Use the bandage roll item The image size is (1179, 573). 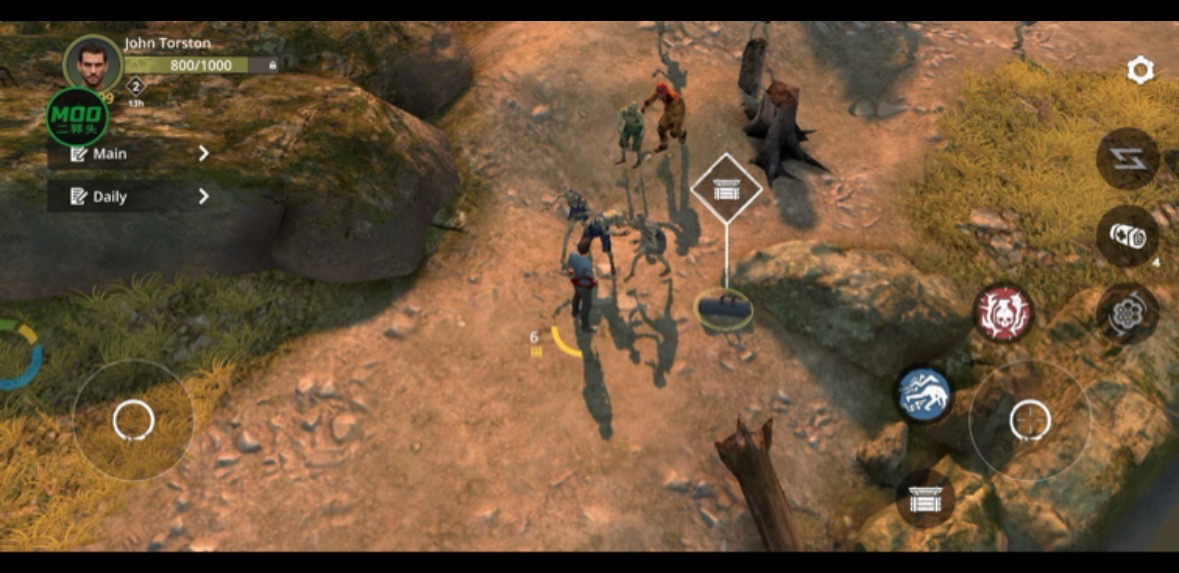coord(1127,237)
